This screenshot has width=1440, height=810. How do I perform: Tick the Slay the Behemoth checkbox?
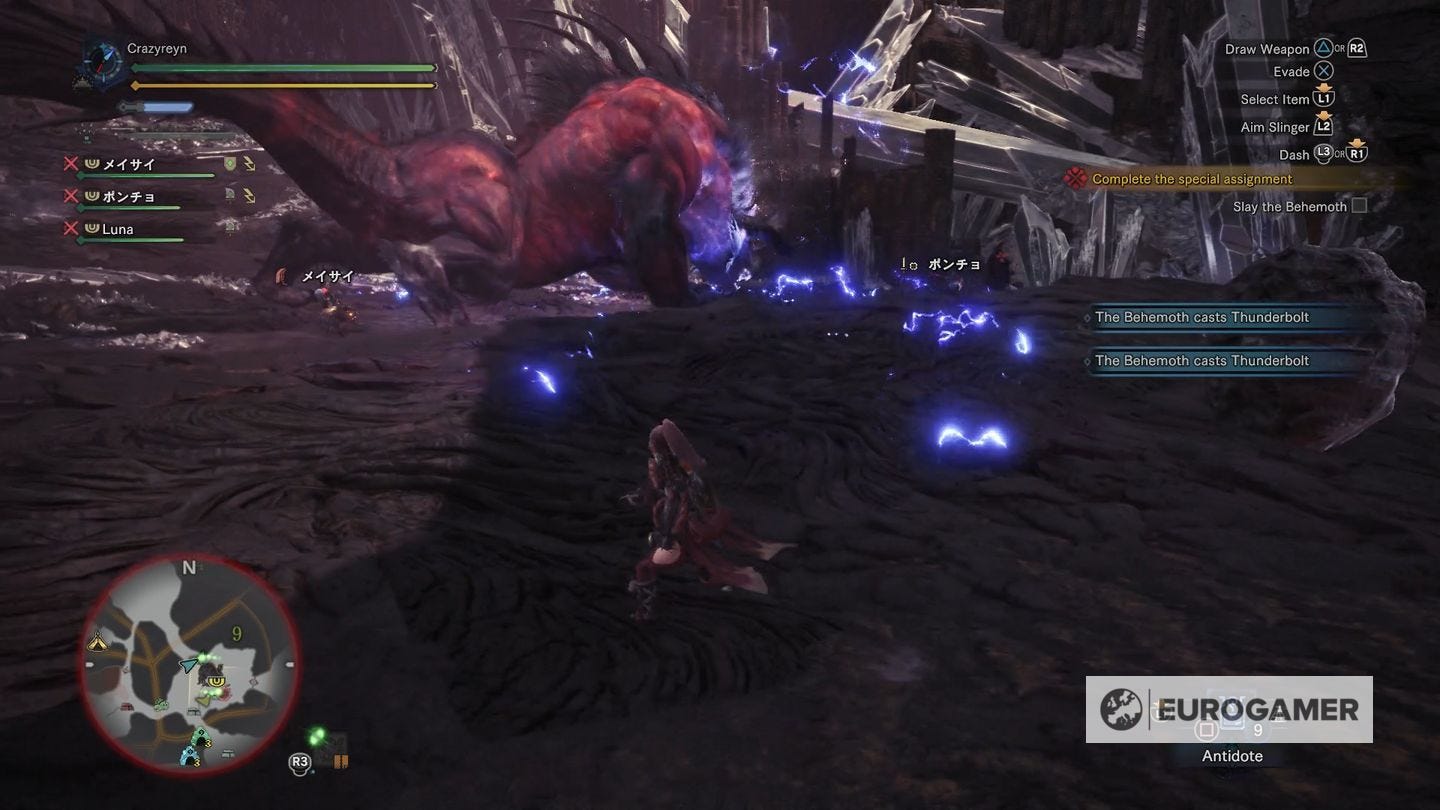click(1359, 206)
